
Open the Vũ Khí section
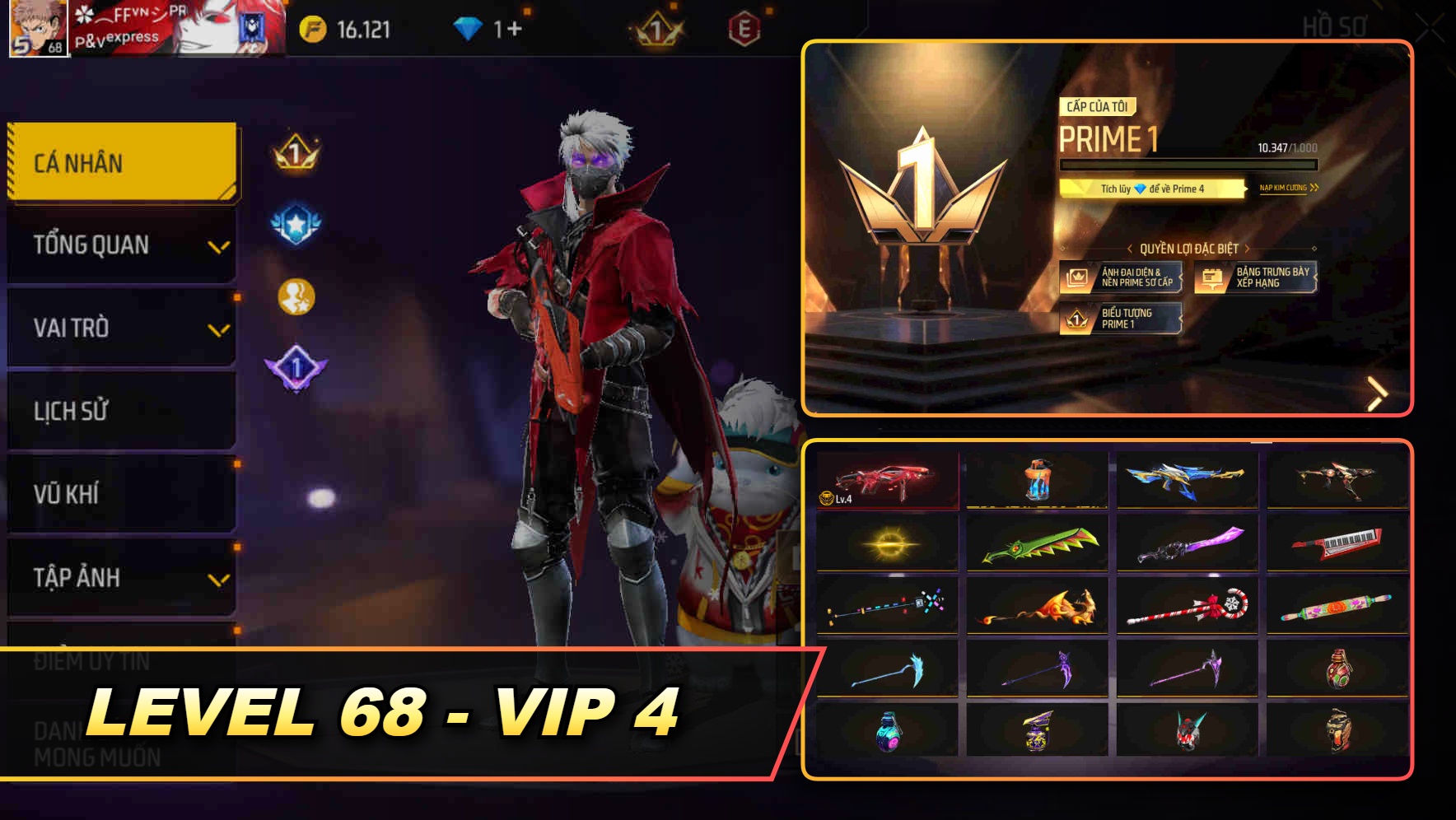point(119,494)
